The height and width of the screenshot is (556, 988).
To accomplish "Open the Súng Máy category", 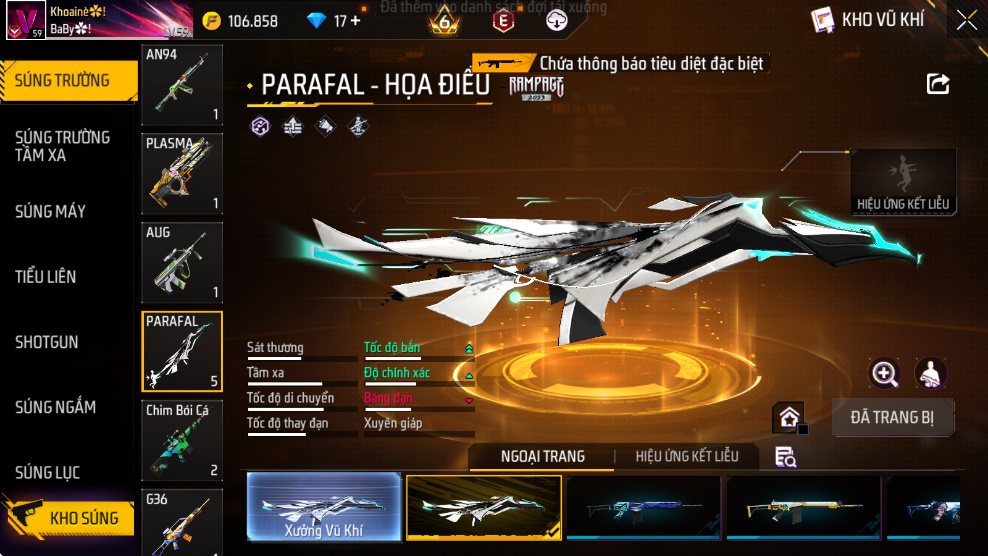I will click(x=50, y=211).
